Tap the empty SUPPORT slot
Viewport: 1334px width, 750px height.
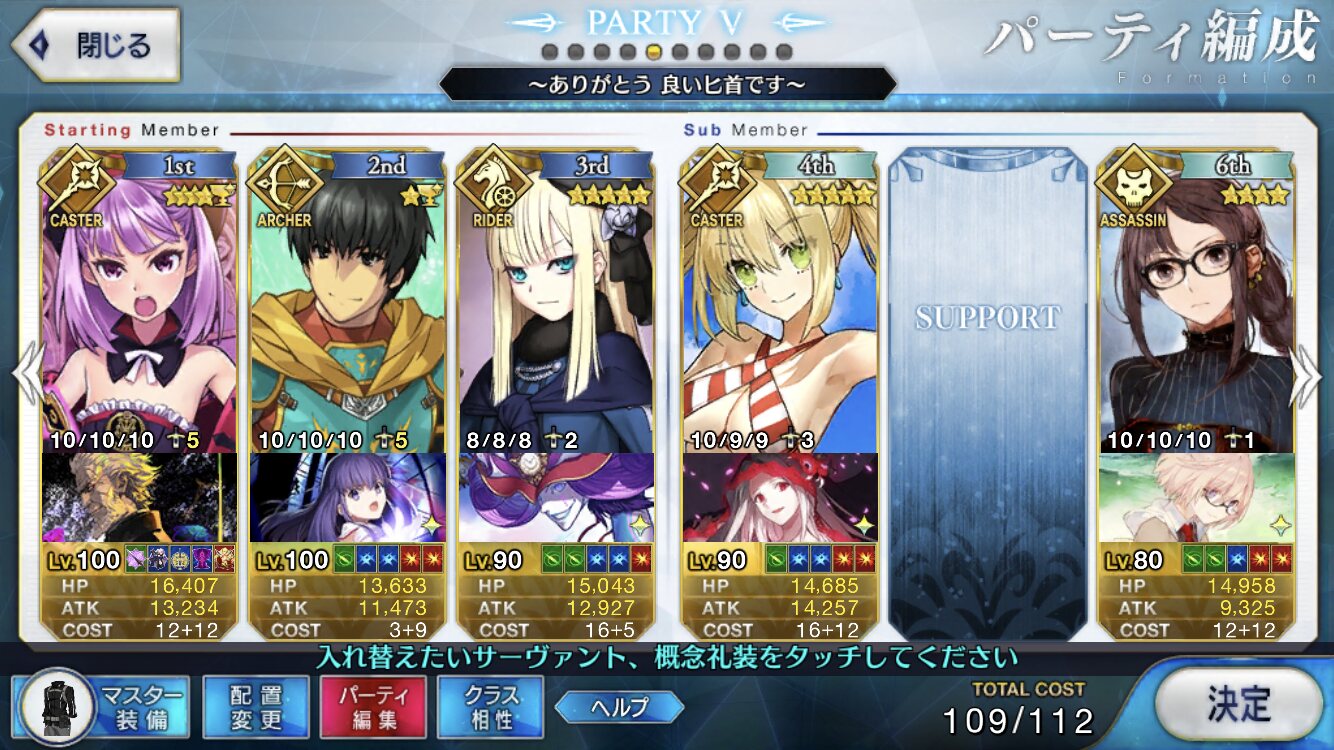[987, 380]
